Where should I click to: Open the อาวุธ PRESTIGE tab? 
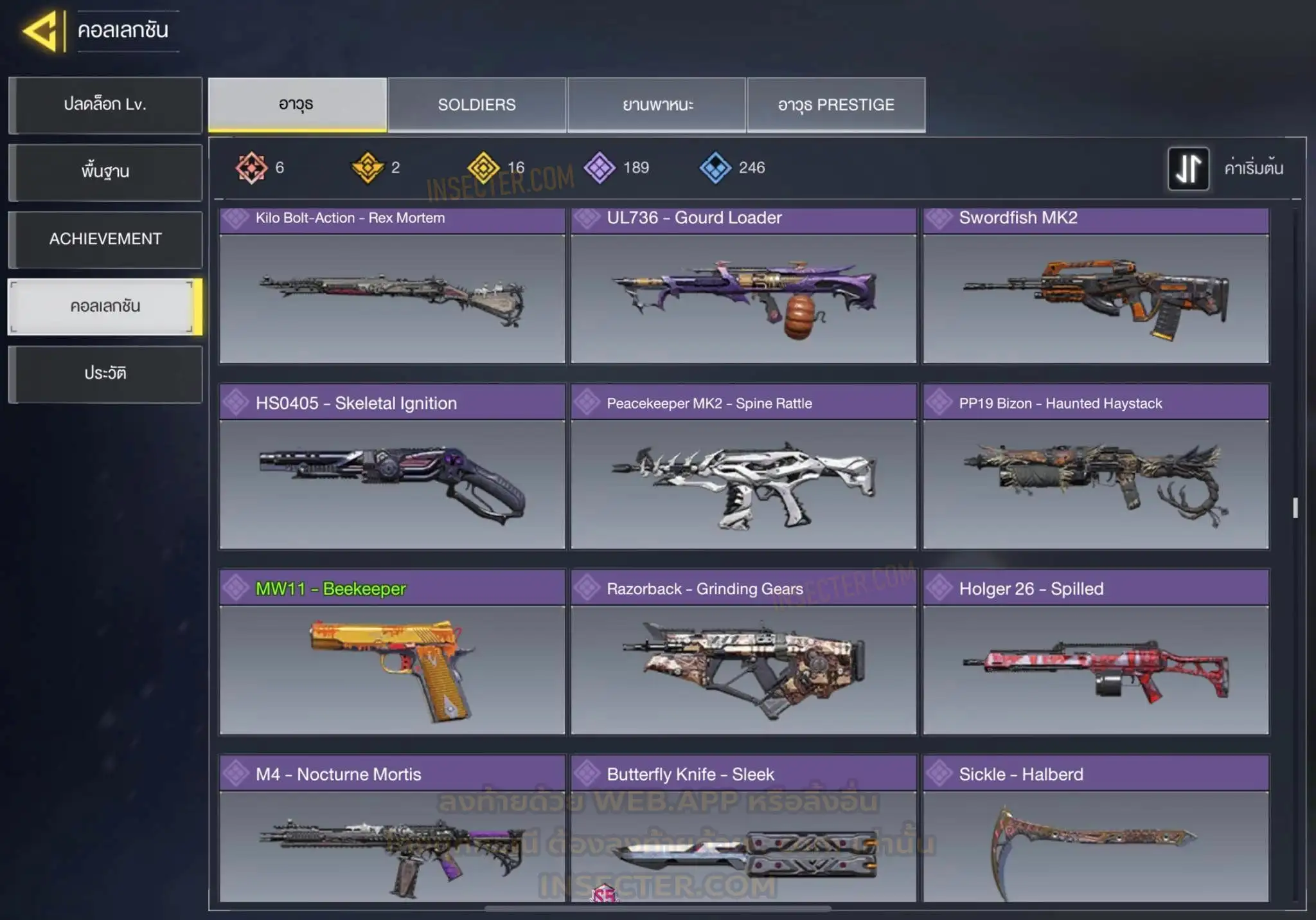point(836,105)
